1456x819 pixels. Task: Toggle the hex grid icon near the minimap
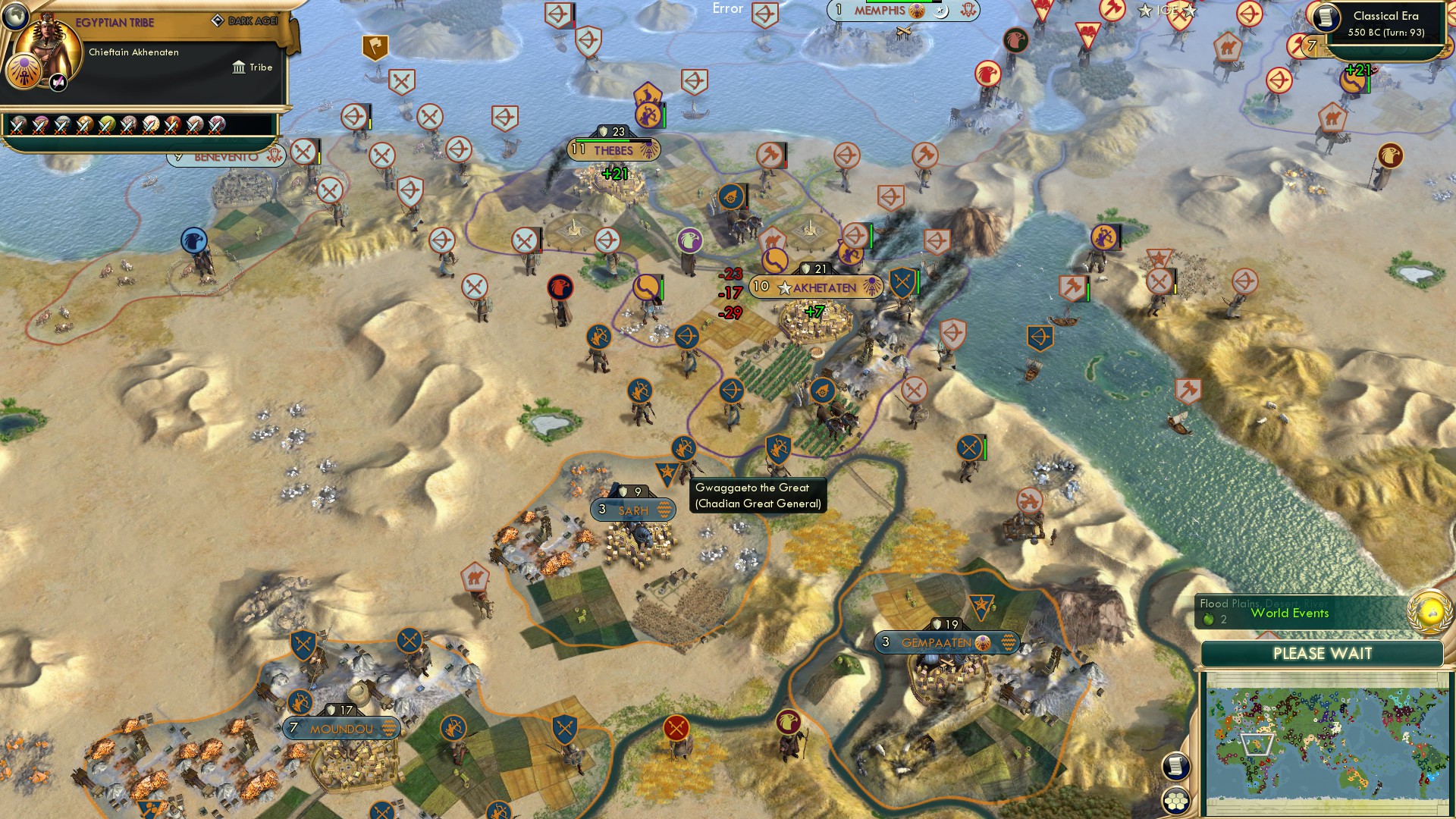click(1175, 801)
